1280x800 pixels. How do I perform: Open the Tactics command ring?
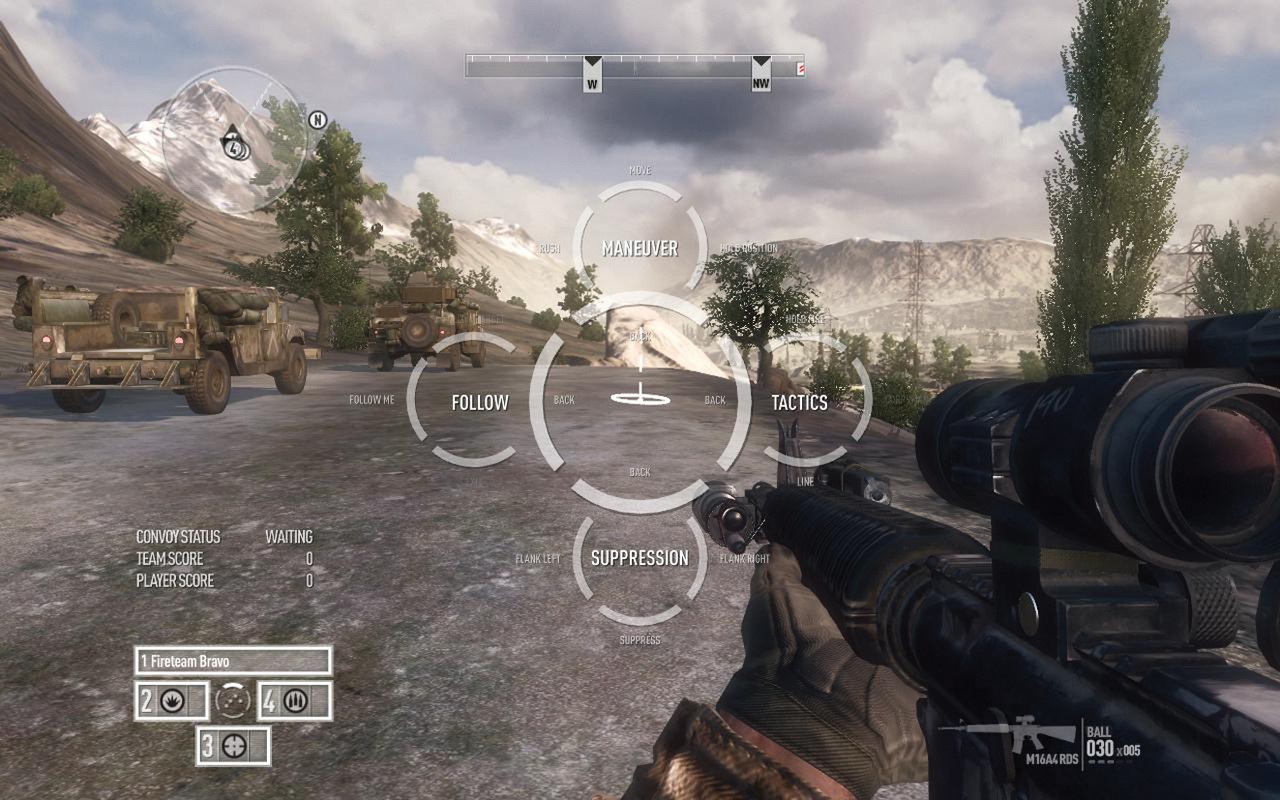[x=799, y=402]
